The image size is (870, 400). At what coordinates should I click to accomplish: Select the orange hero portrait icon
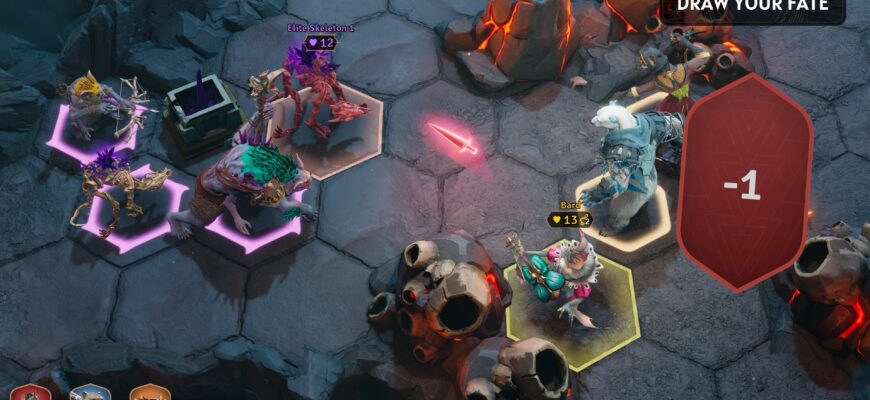click(x=149, y=392)
